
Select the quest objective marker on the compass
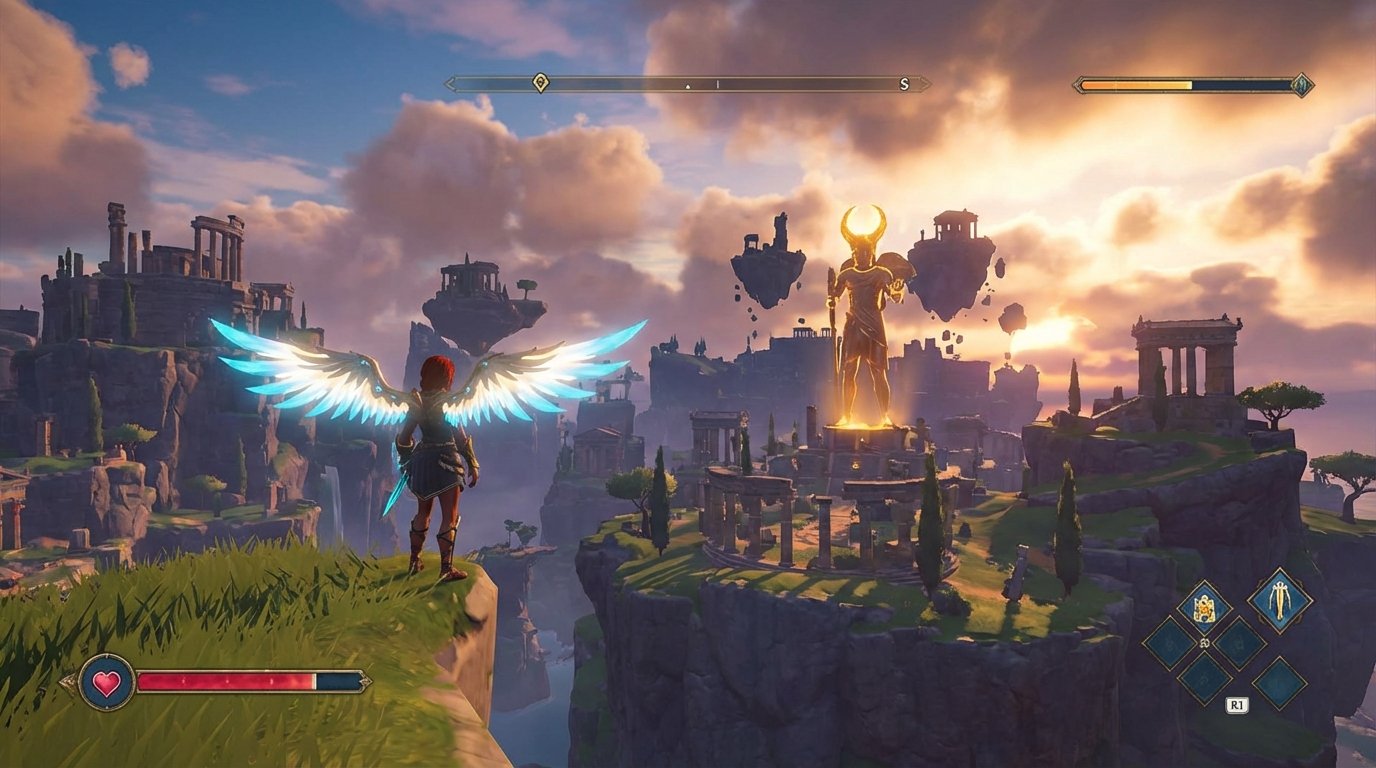pos(540,83)
